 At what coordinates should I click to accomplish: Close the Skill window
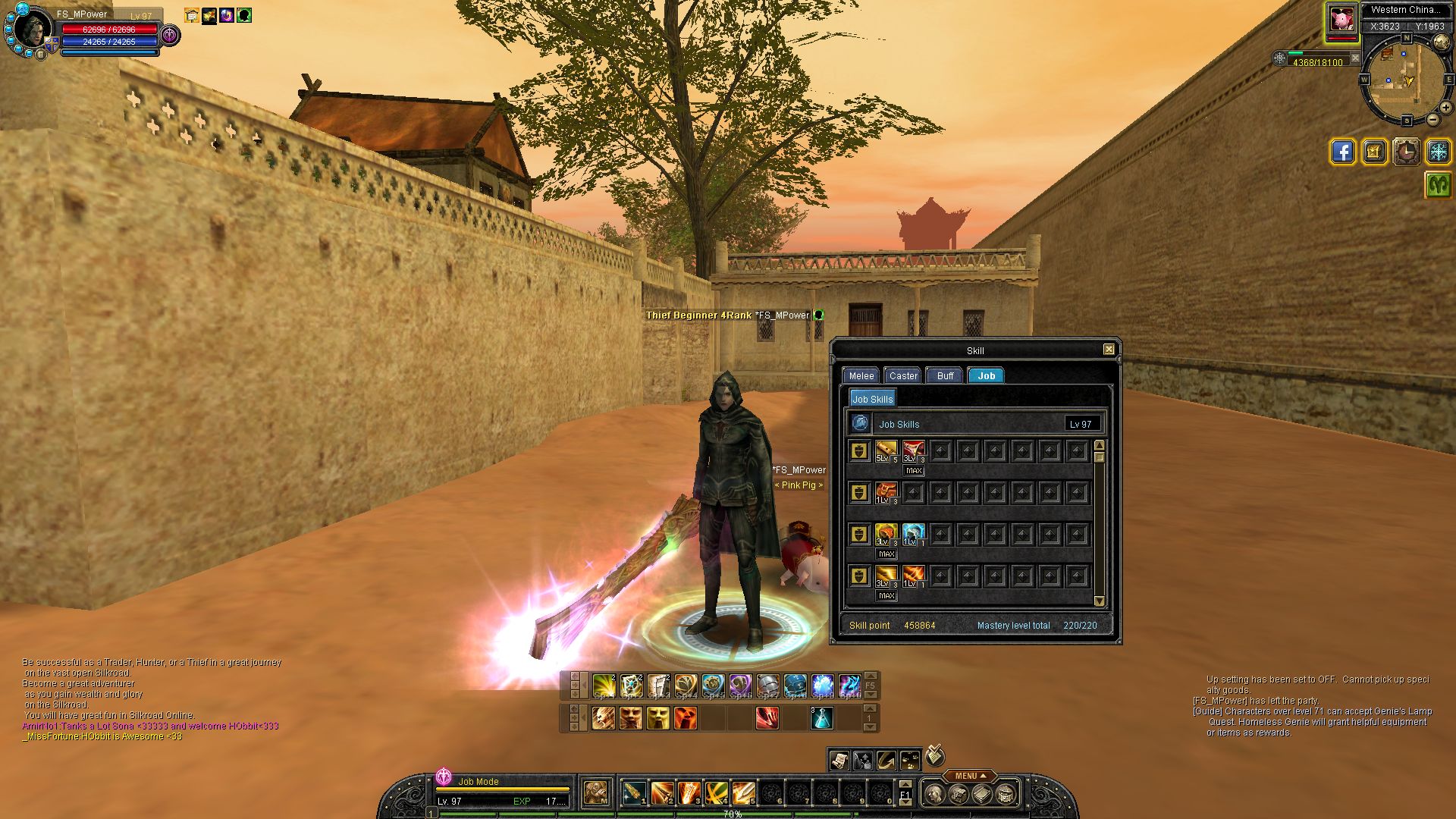[1109, 350]
